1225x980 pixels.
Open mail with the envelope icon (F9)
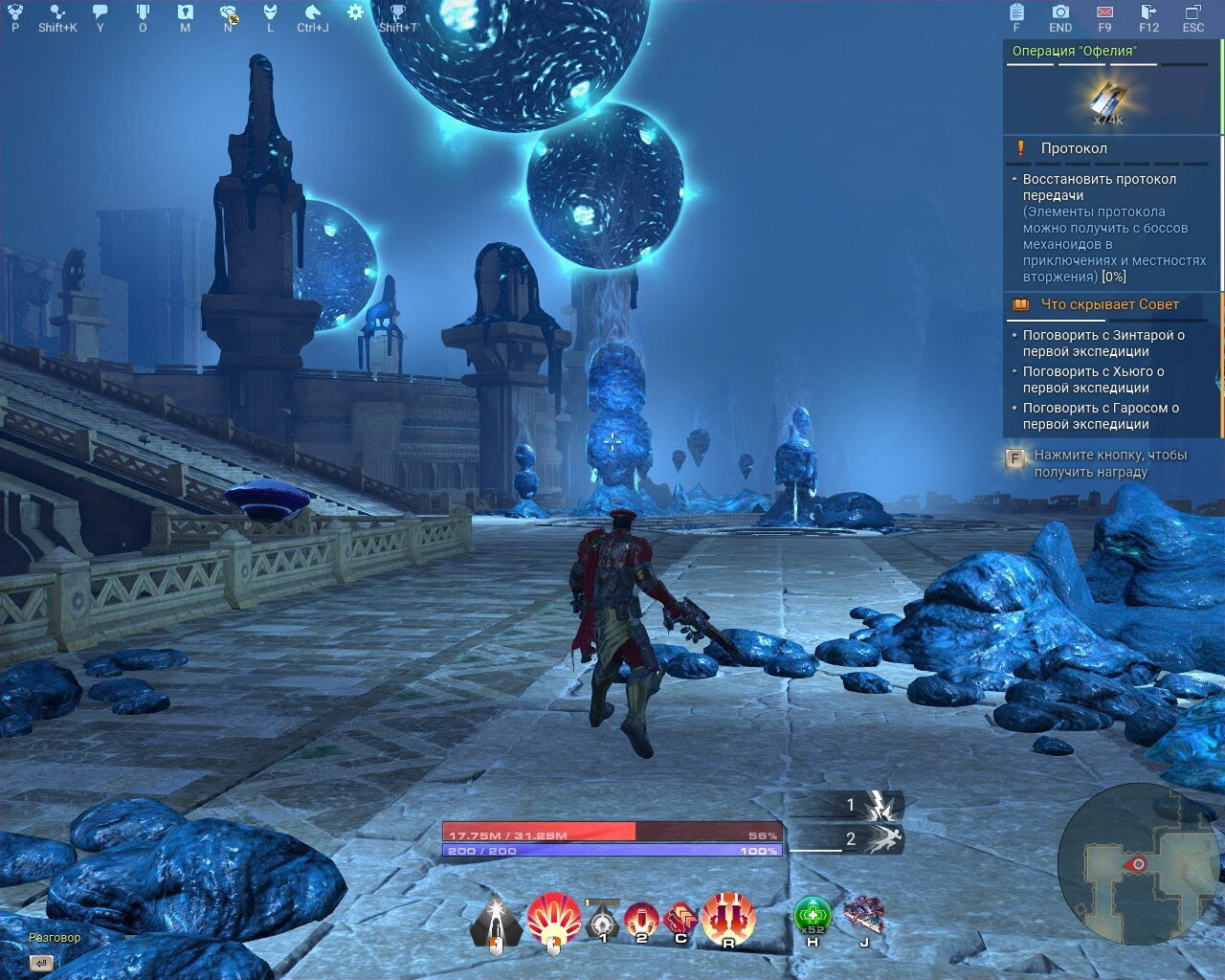tap(1102, 12)
